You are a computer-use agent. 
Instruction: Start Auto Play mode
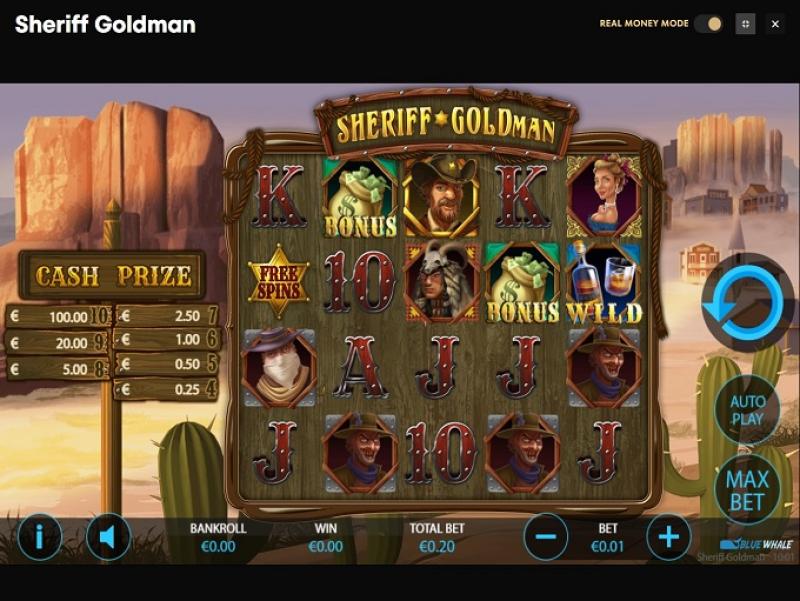(747, 410)
